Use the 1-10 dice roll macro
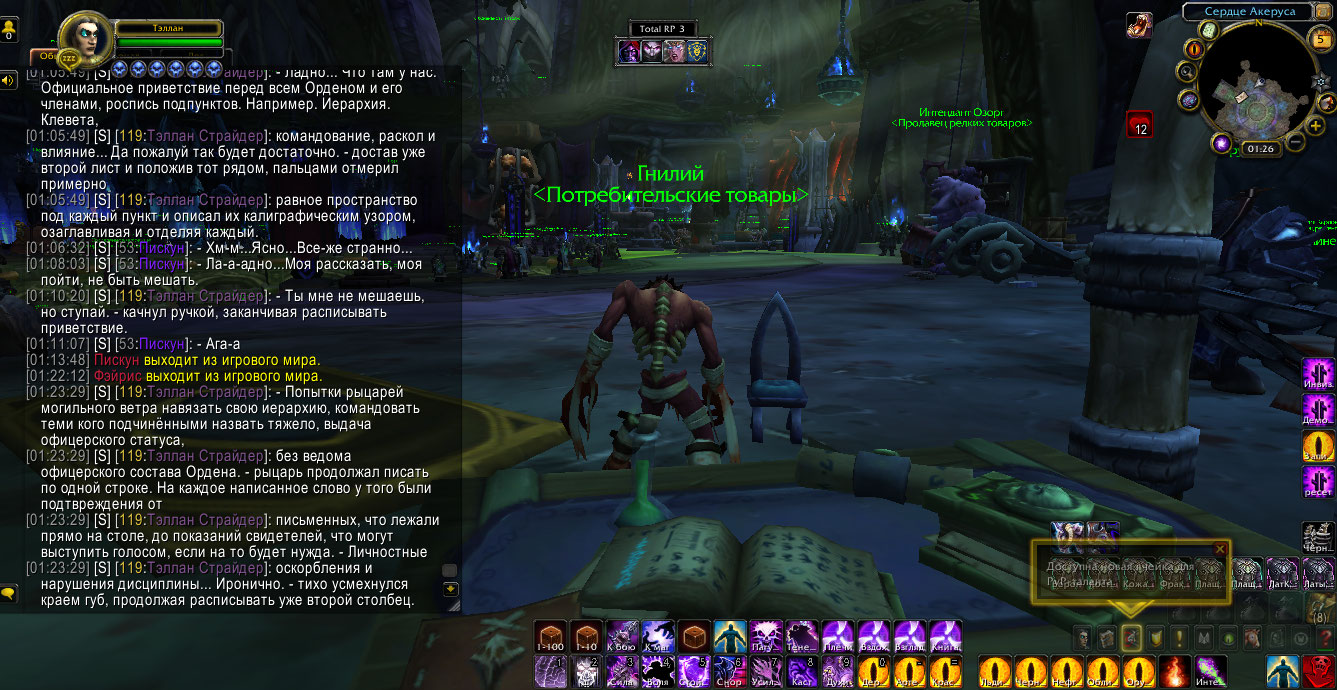This screenshot has height=690, width=1337. click(x=586, y=636)
